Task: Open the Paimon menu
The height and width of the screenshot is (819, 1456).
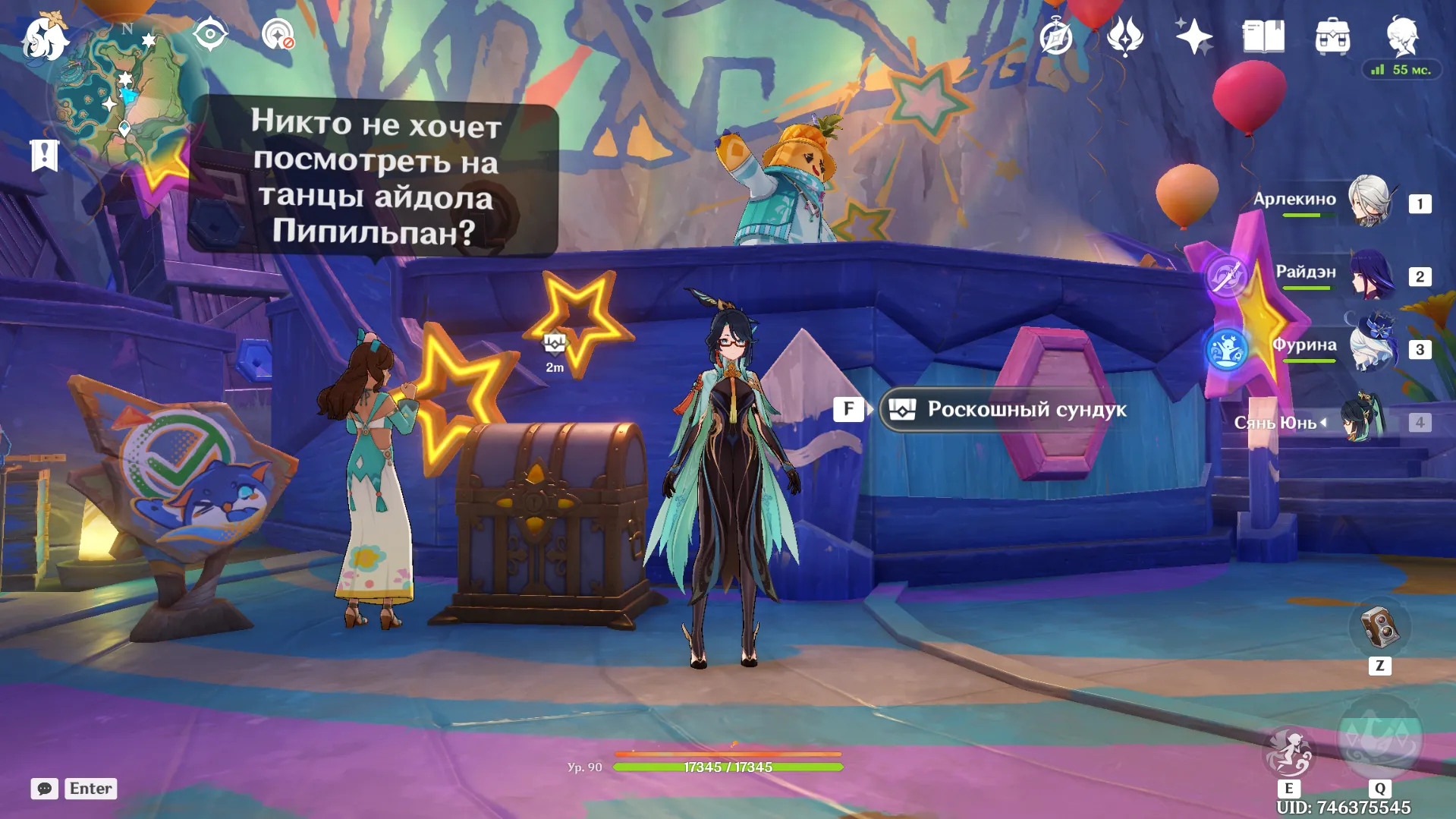Action: [x=45, y=38]
